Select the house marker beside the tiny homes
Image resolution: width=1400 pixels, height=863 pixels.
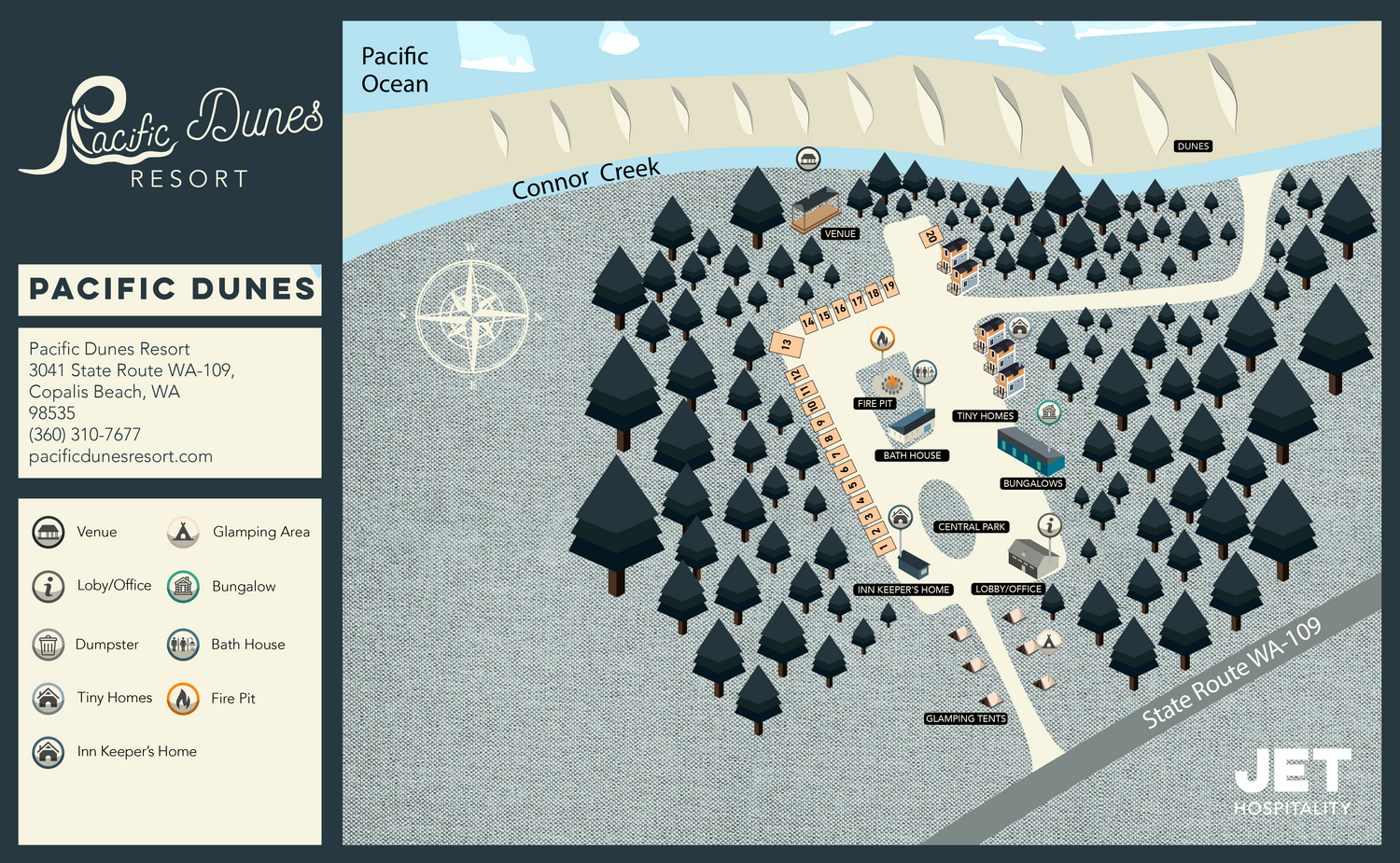click(1019, 327)
